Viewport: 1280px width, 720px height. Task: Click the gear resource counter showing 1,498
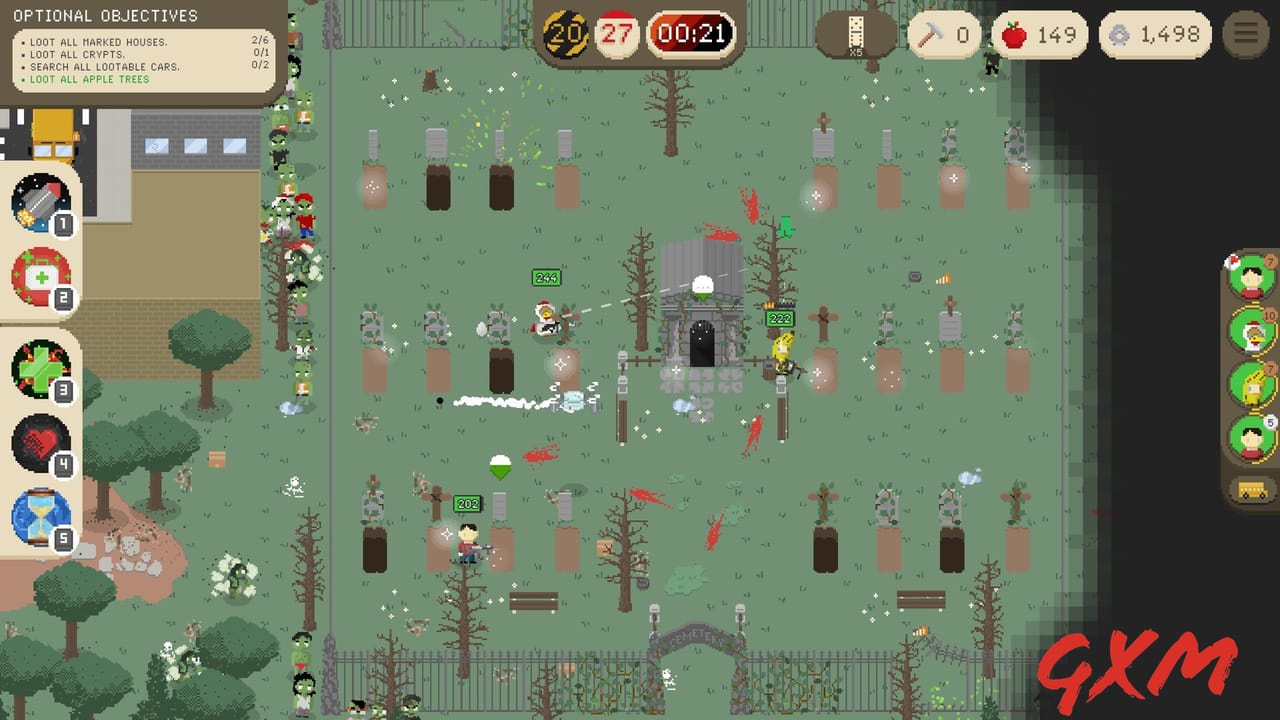1157,34
